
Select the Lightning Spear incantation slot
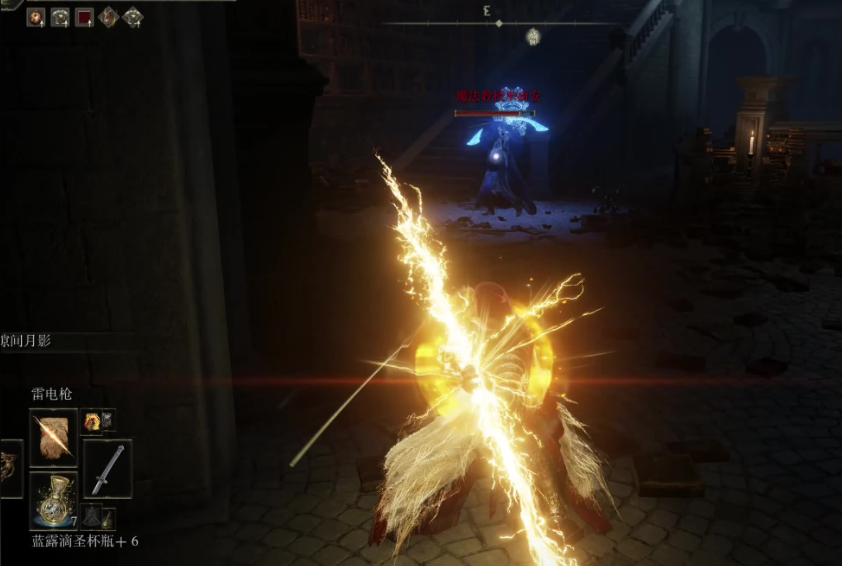coord(53,436)
